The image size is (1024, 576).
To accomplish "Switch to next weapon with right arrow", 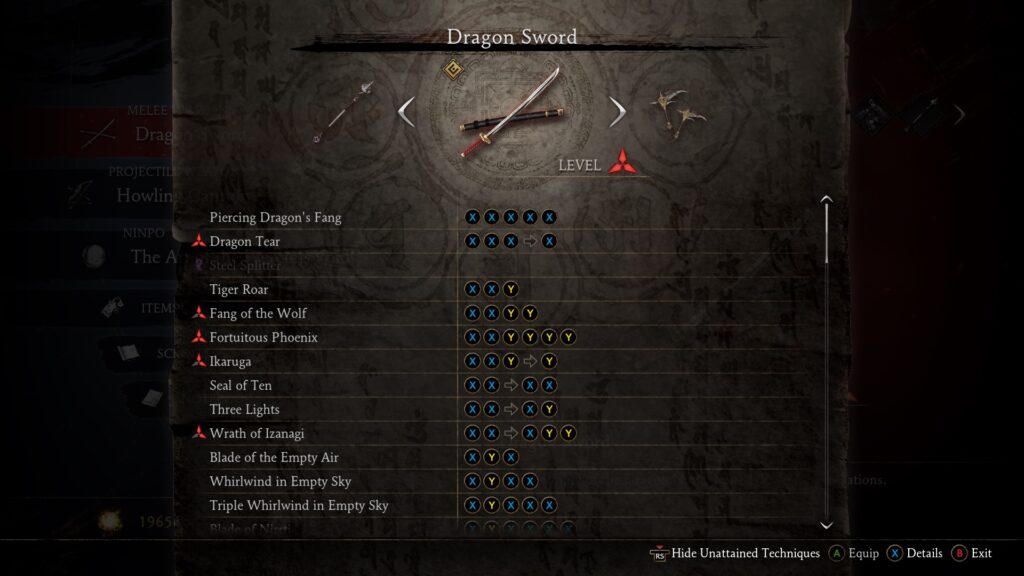I will [x=617, y=111].
